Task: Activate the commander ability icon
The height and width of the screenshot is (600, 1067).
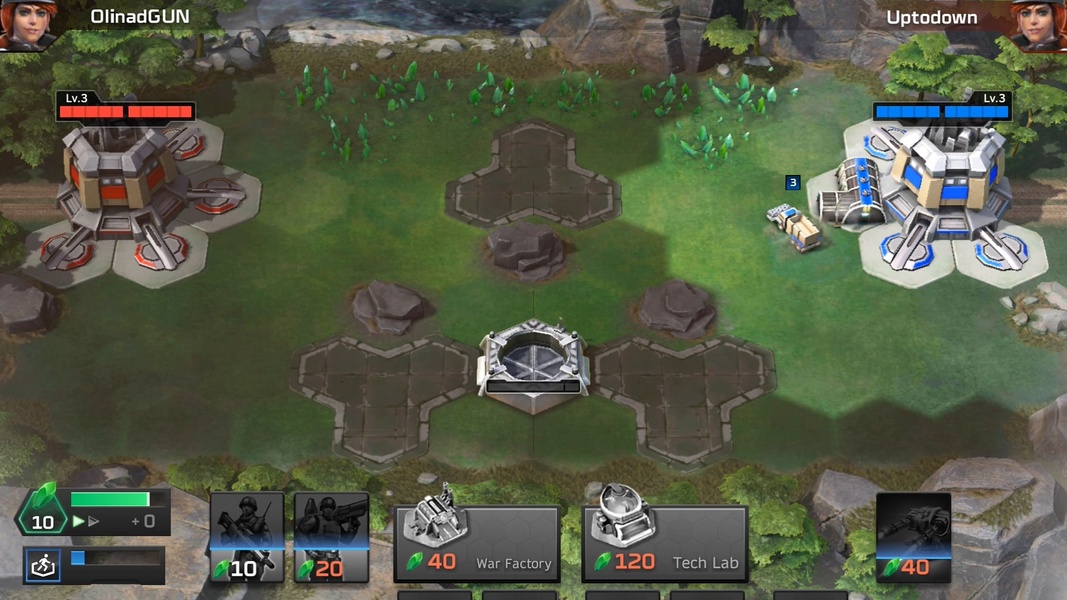Action: 44,566
